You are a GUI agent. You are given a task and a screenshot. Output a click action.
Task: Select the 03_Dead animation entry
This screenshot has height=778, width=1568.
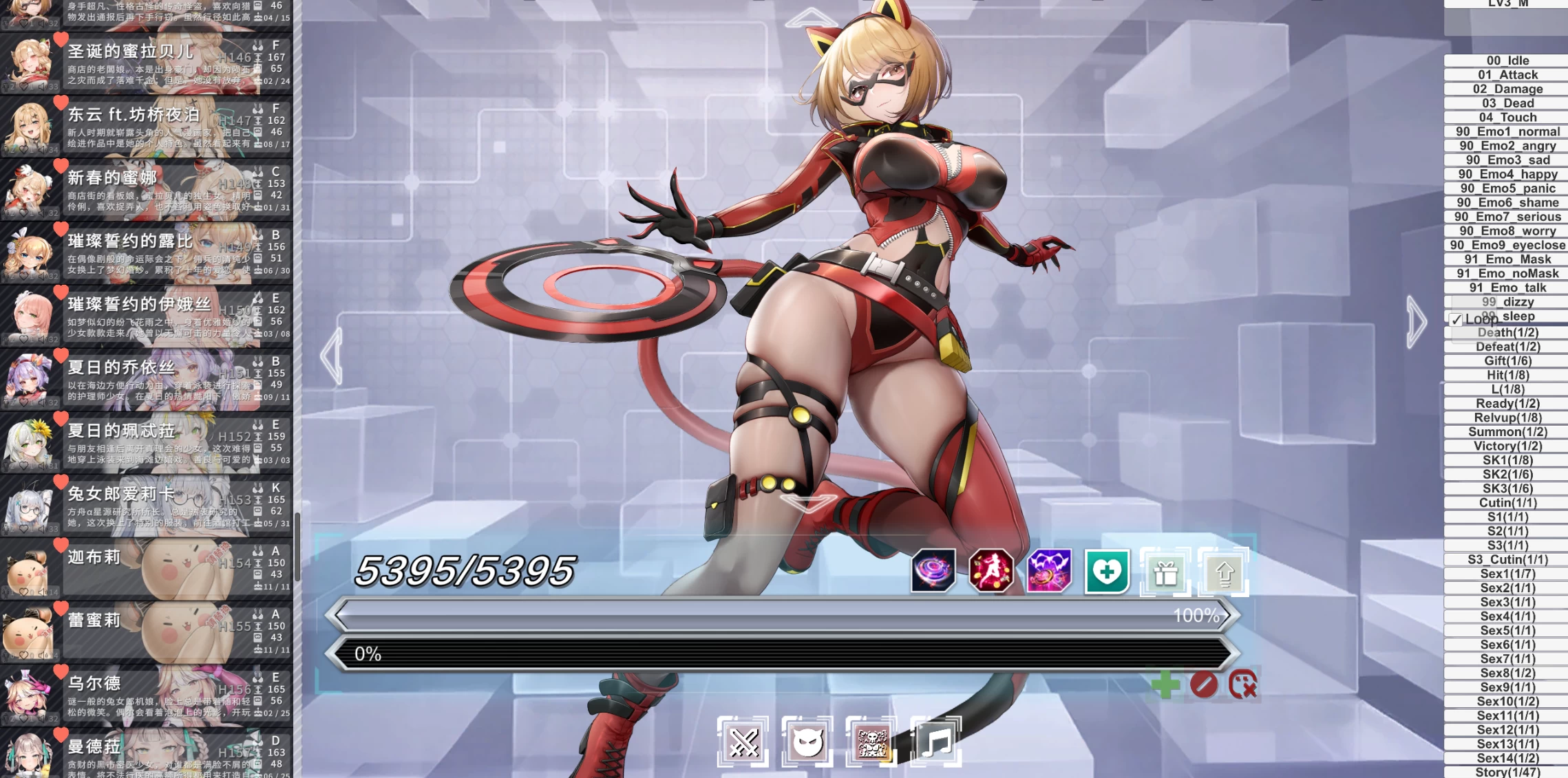(x=1507, y=103)
